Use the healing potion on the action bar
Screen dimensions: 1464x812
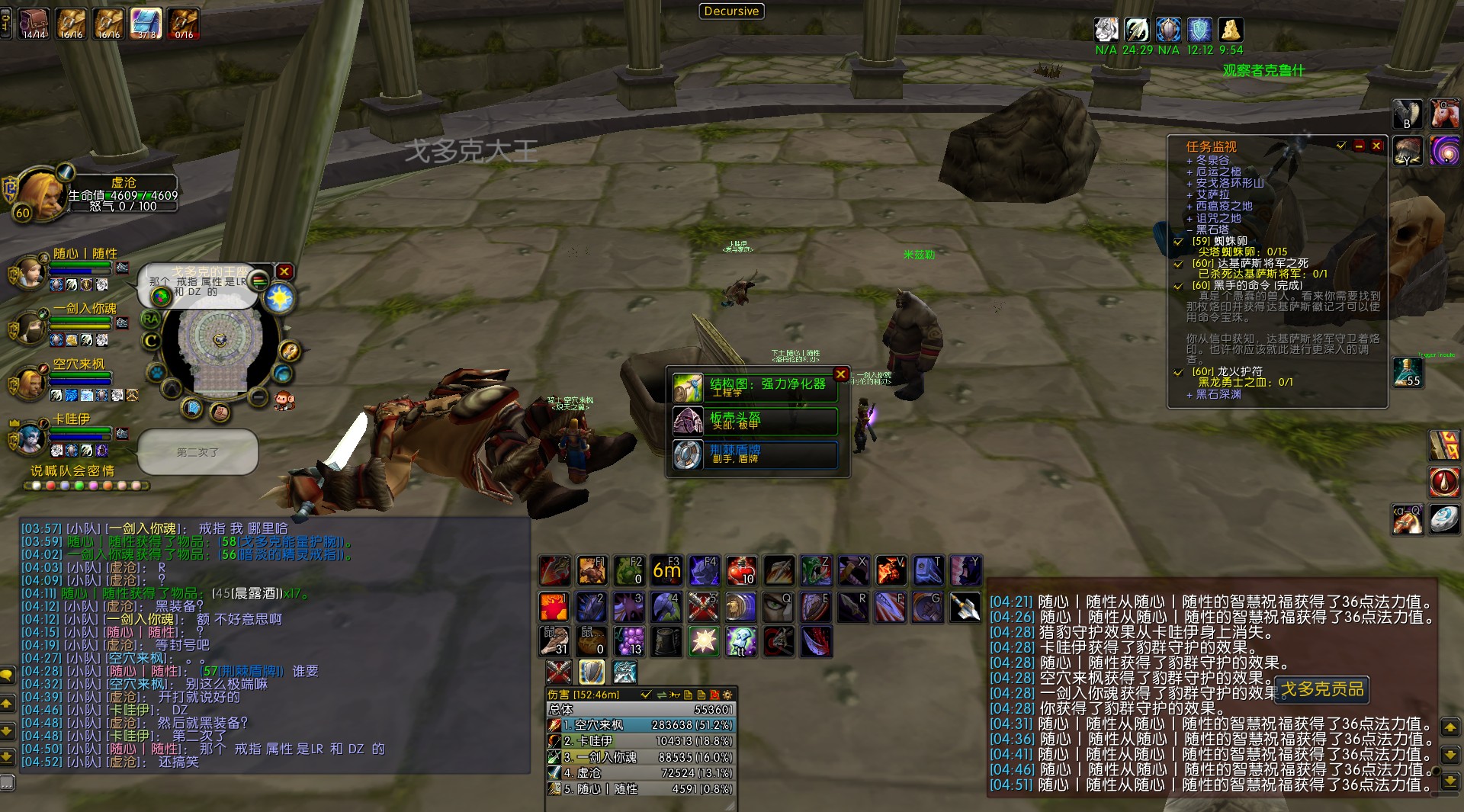pyautogui.click(x=740, y=570)
